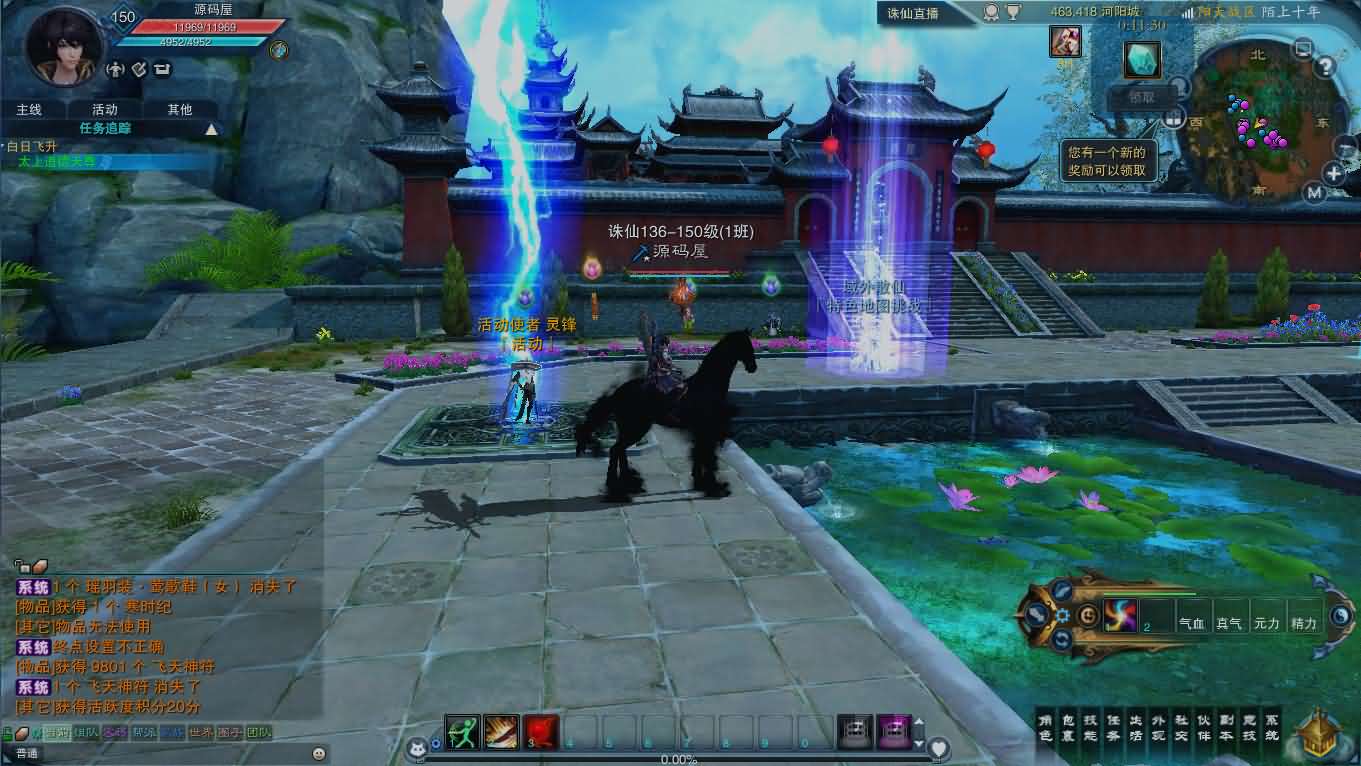Open the 系统 system menu
This screenshot has height=766, width=1361.
[x=1272, y=728]
